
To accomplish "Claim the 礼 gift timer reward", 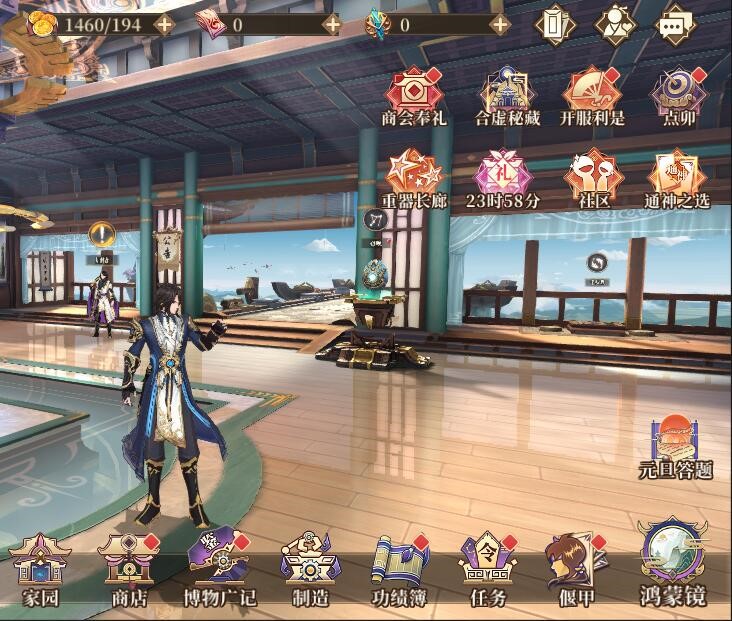I will (x=503, y=178).
